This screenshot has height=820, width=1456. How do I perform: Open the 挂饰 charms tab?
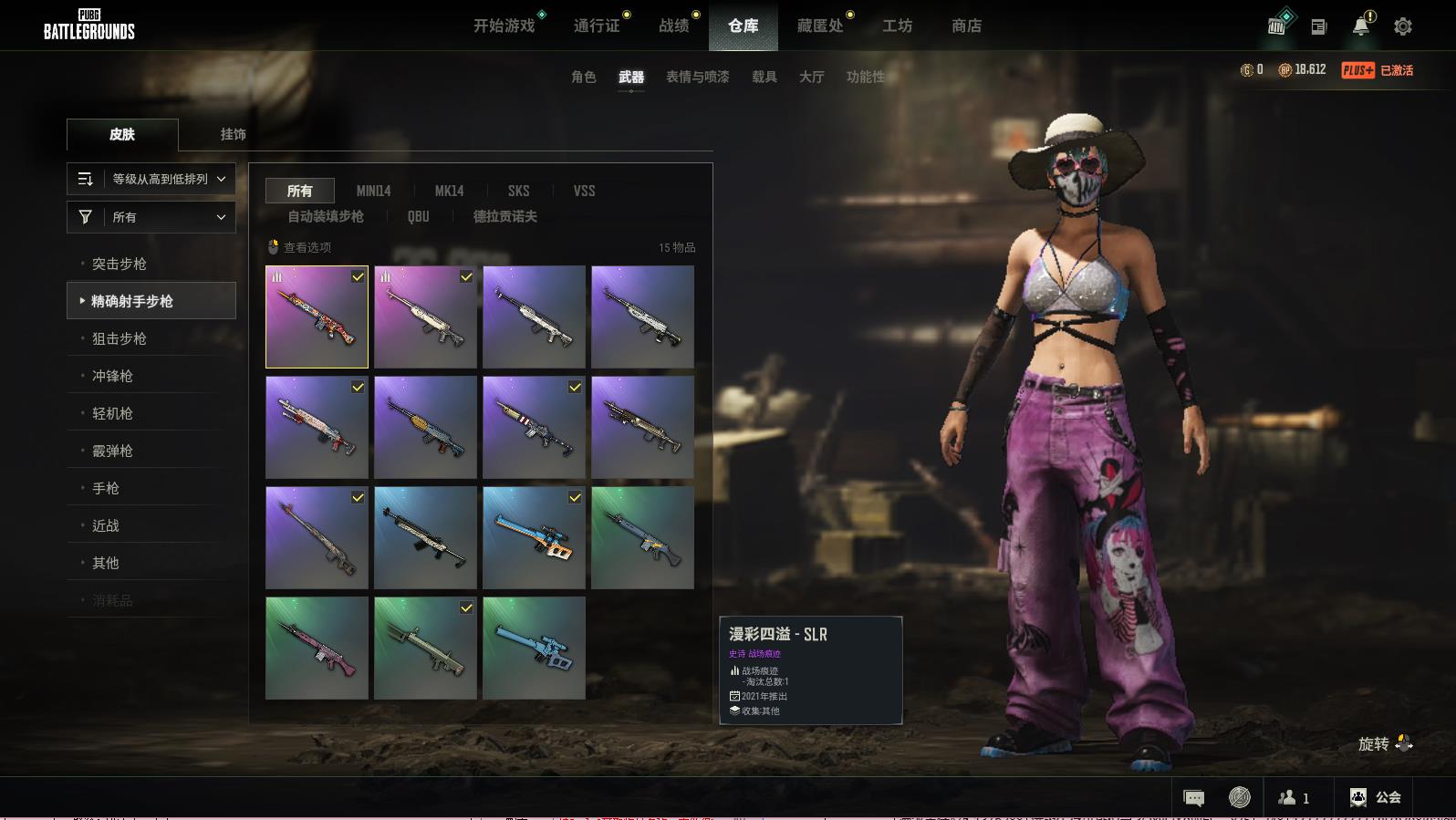tap(233, 134)
